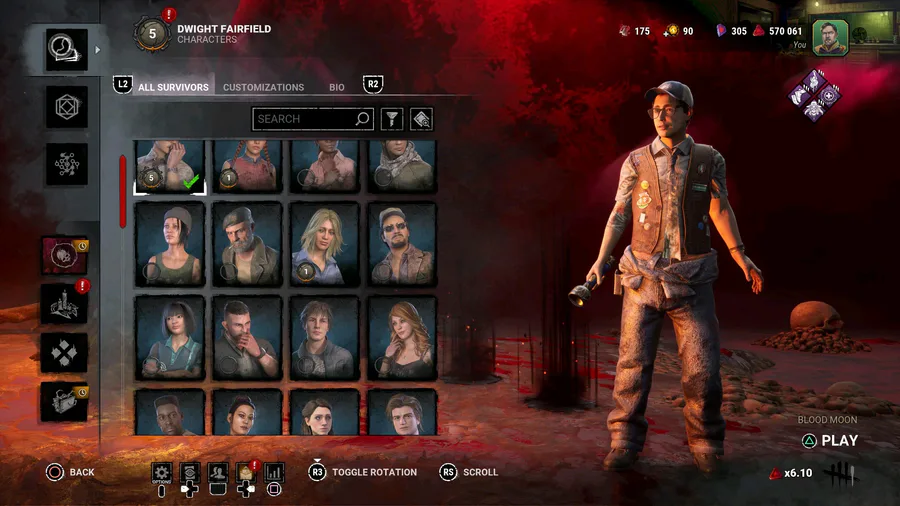The width and height of the screenshot is (900, 506).
Task: Switch to the Customizations tab
Action: 263,88
